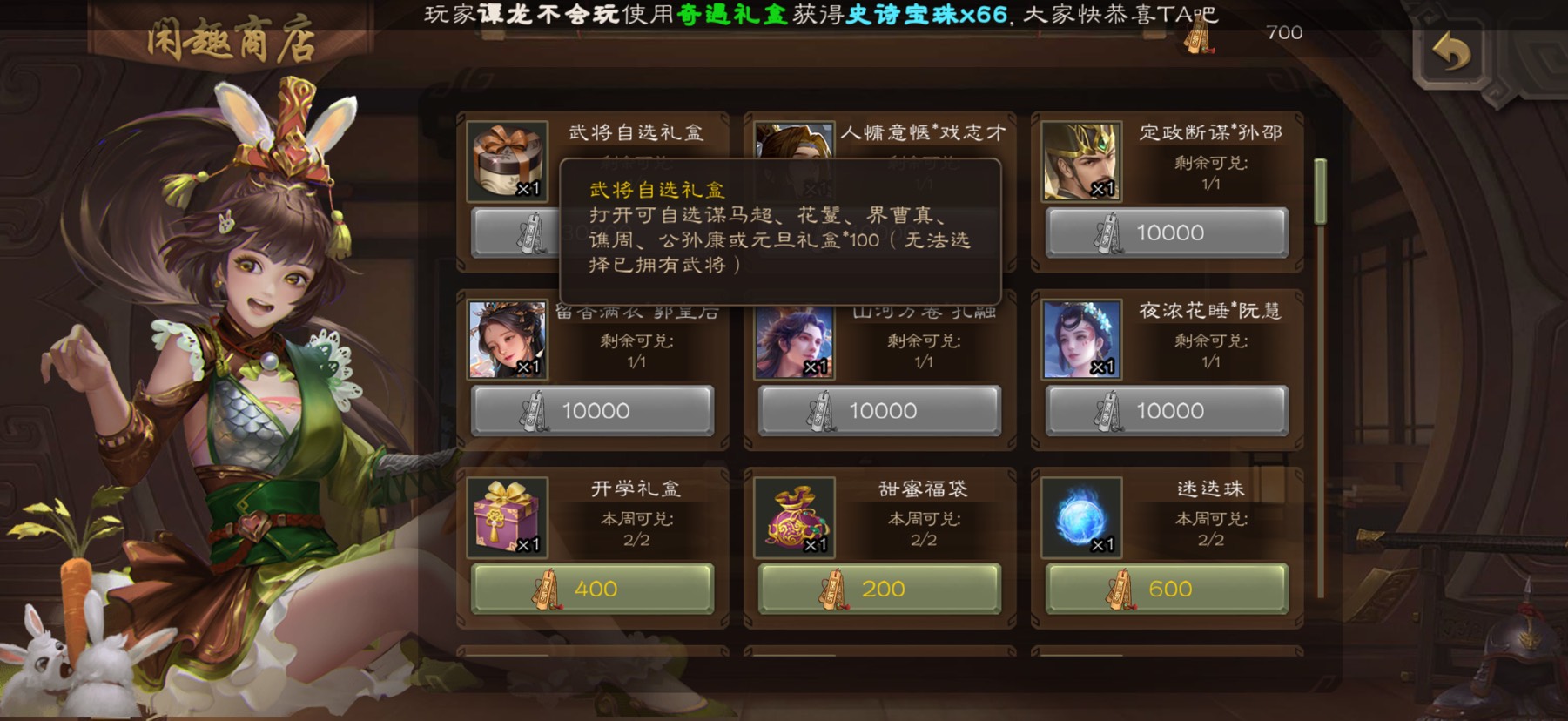Buy 定政断谋*孙邵 for 10000 tokens
This screenshot has height=721, width=1568.
click(1167, 232)
